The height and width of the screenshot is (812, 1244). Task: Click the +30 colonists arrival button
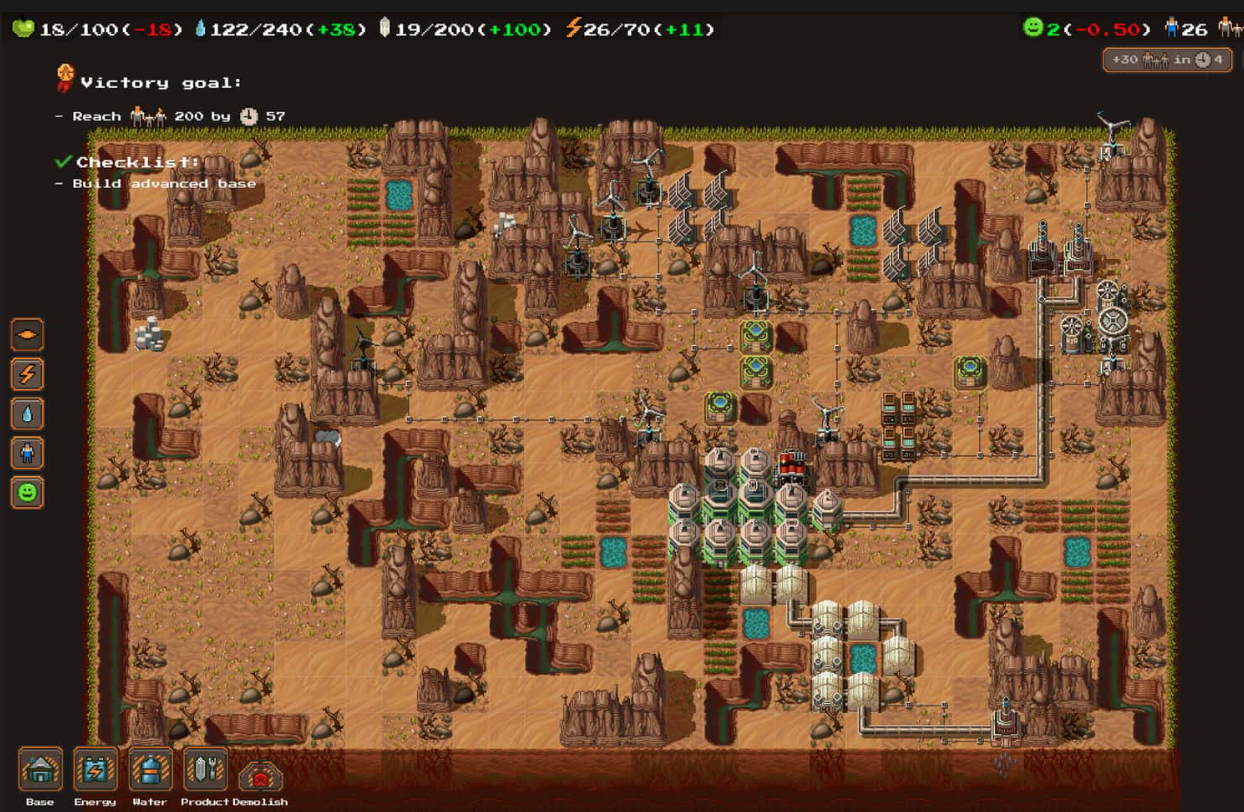pyautogui.click(x=1166, y=60)
